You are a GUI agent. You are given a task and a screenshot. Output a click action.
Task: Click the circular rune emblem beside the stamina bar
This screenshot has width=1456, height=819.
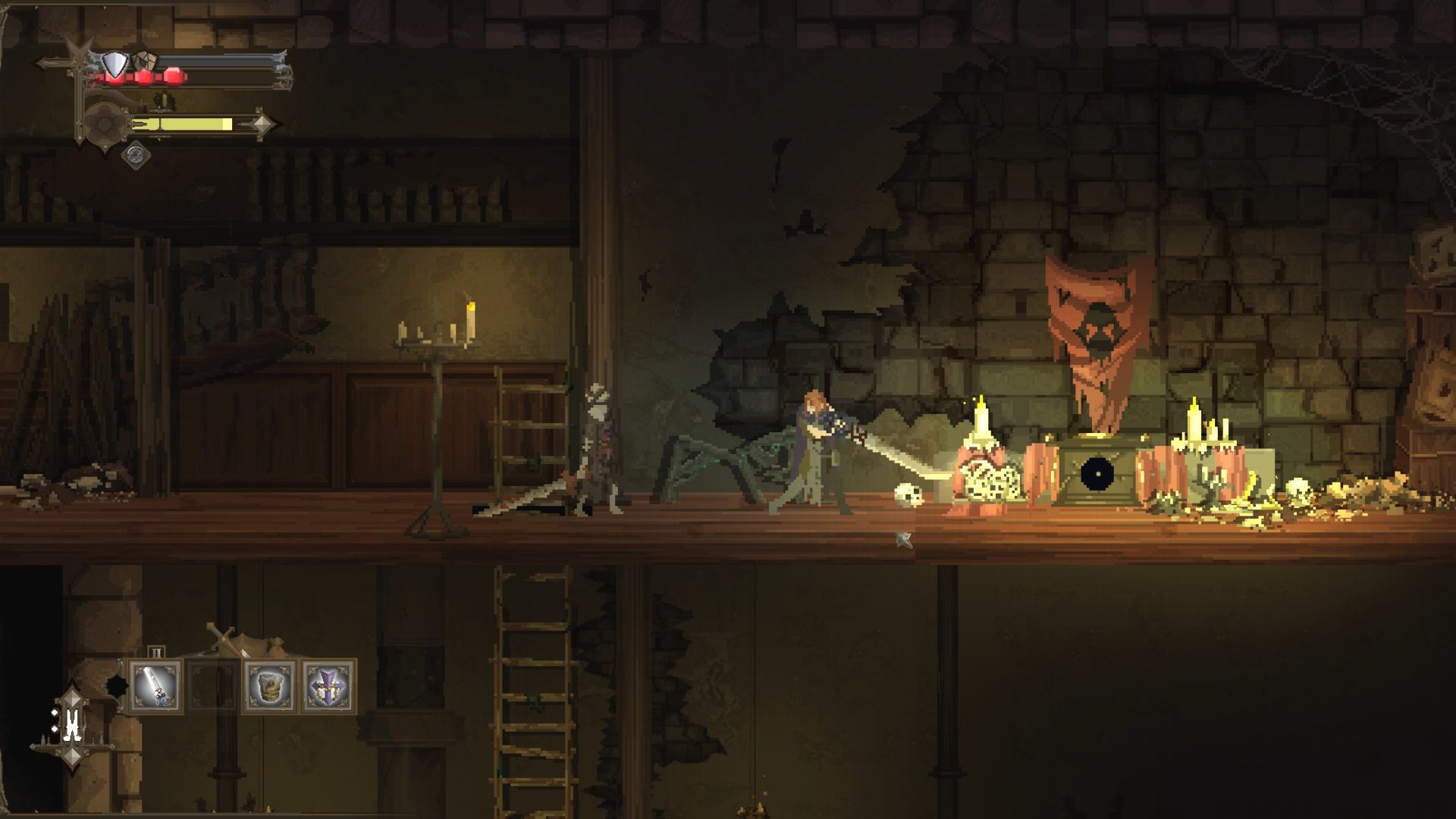[x=103, y=125]
